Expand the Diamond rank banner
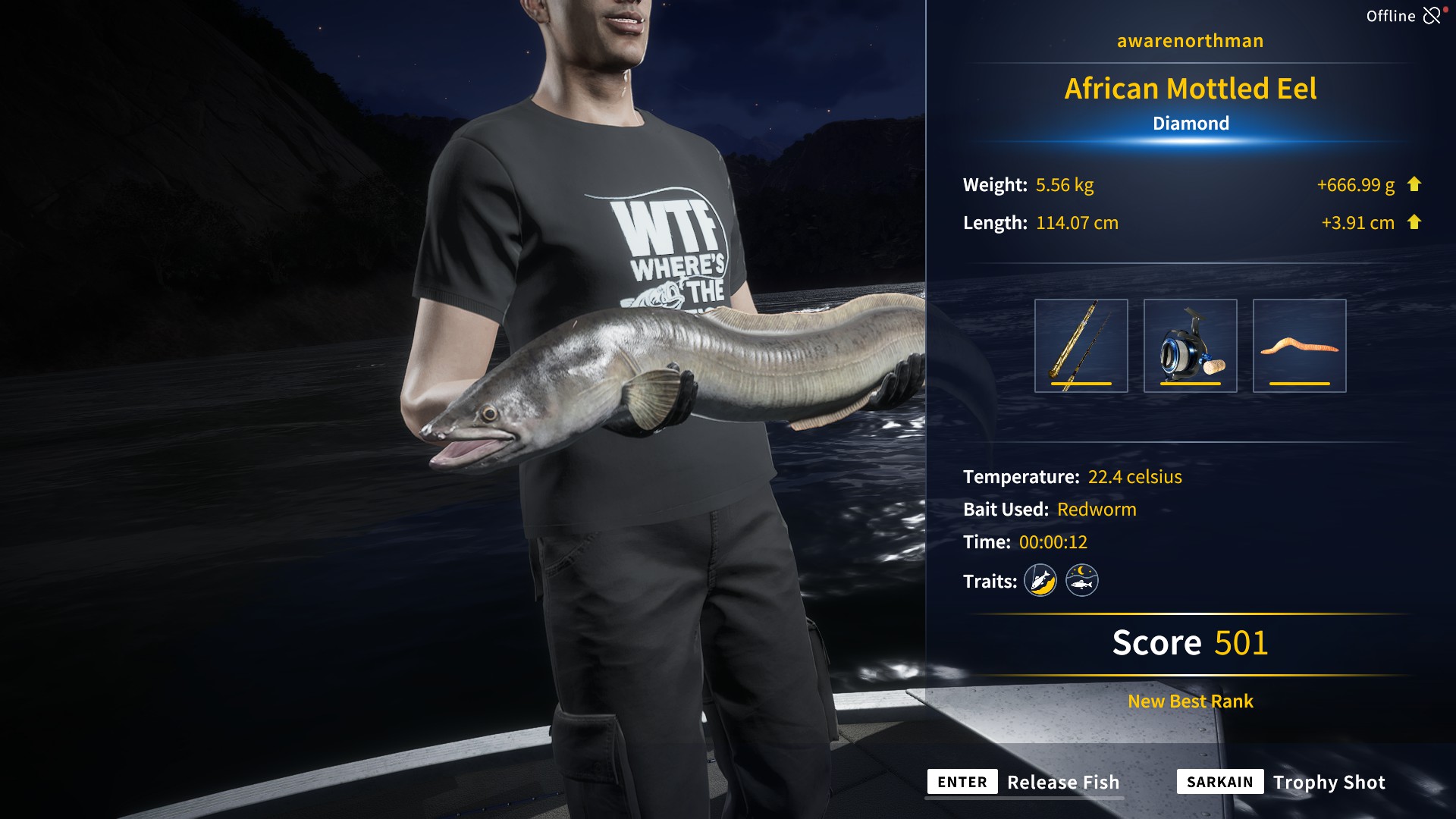Viewport: 1456px width, 819px height. tap(1190, 122)
